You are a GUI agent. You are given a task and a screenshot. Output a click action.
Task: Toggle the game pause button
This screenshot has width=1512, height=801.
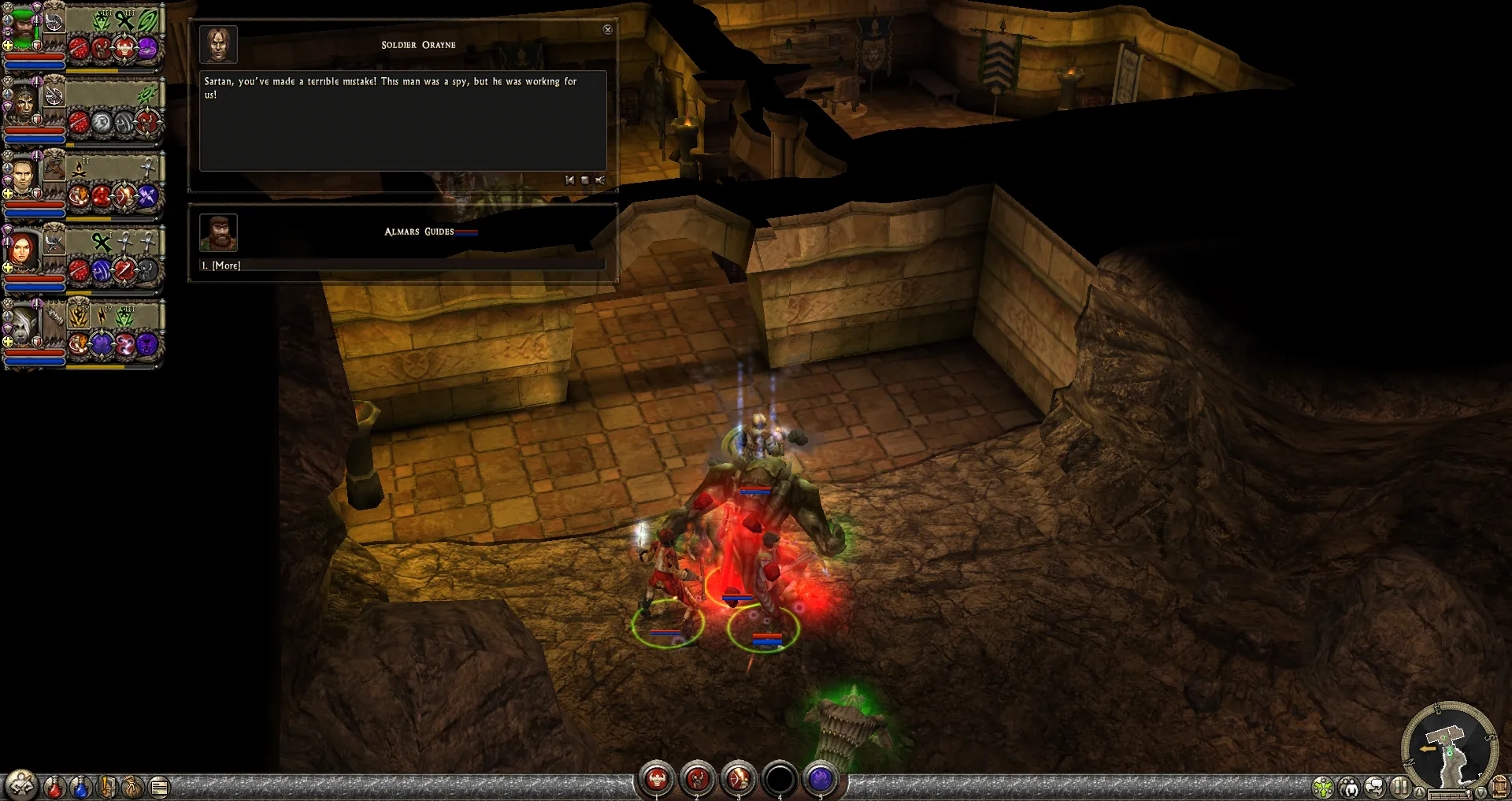1399,786
